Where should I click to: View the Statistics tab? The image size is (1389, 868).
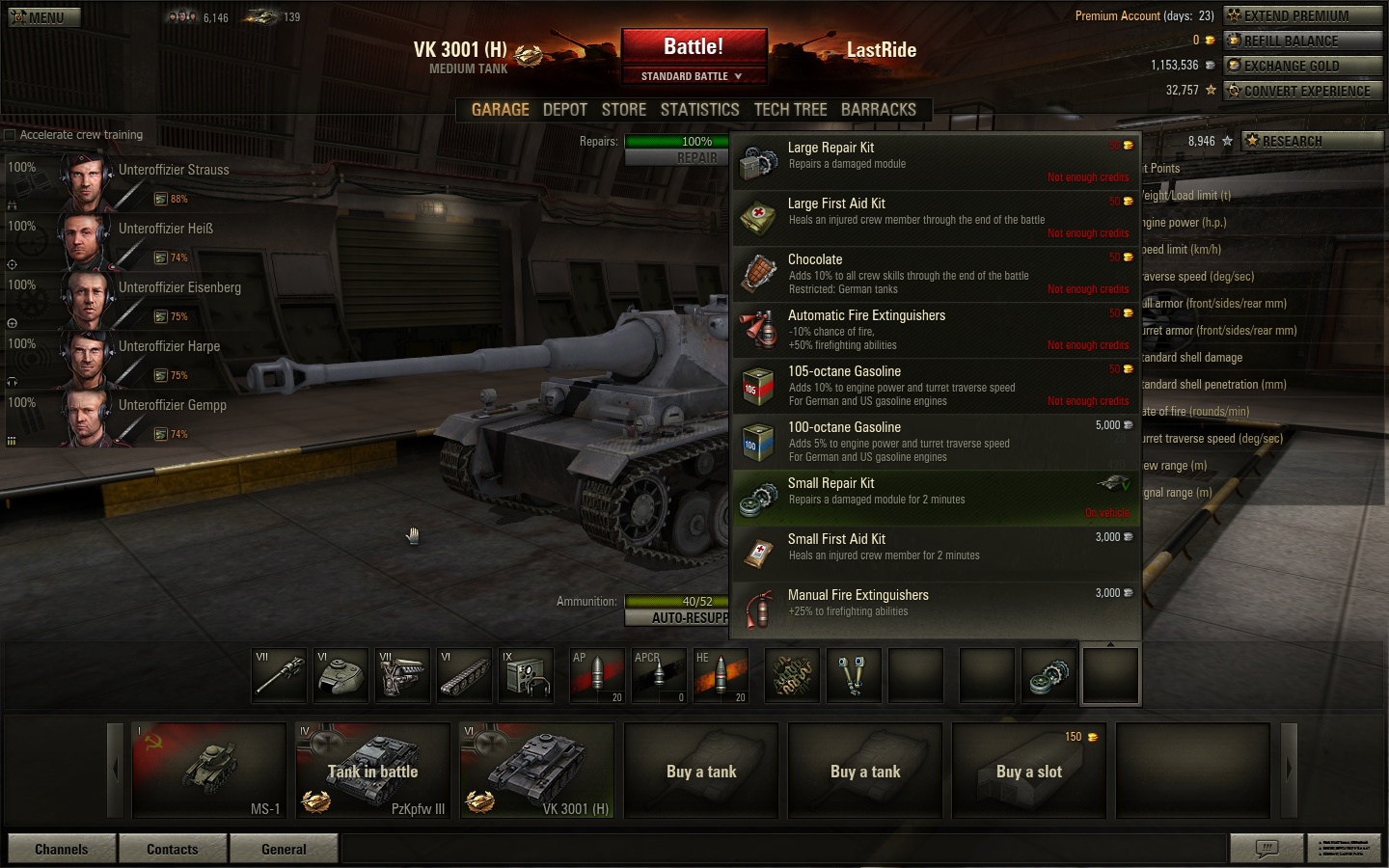coord(699,110)
